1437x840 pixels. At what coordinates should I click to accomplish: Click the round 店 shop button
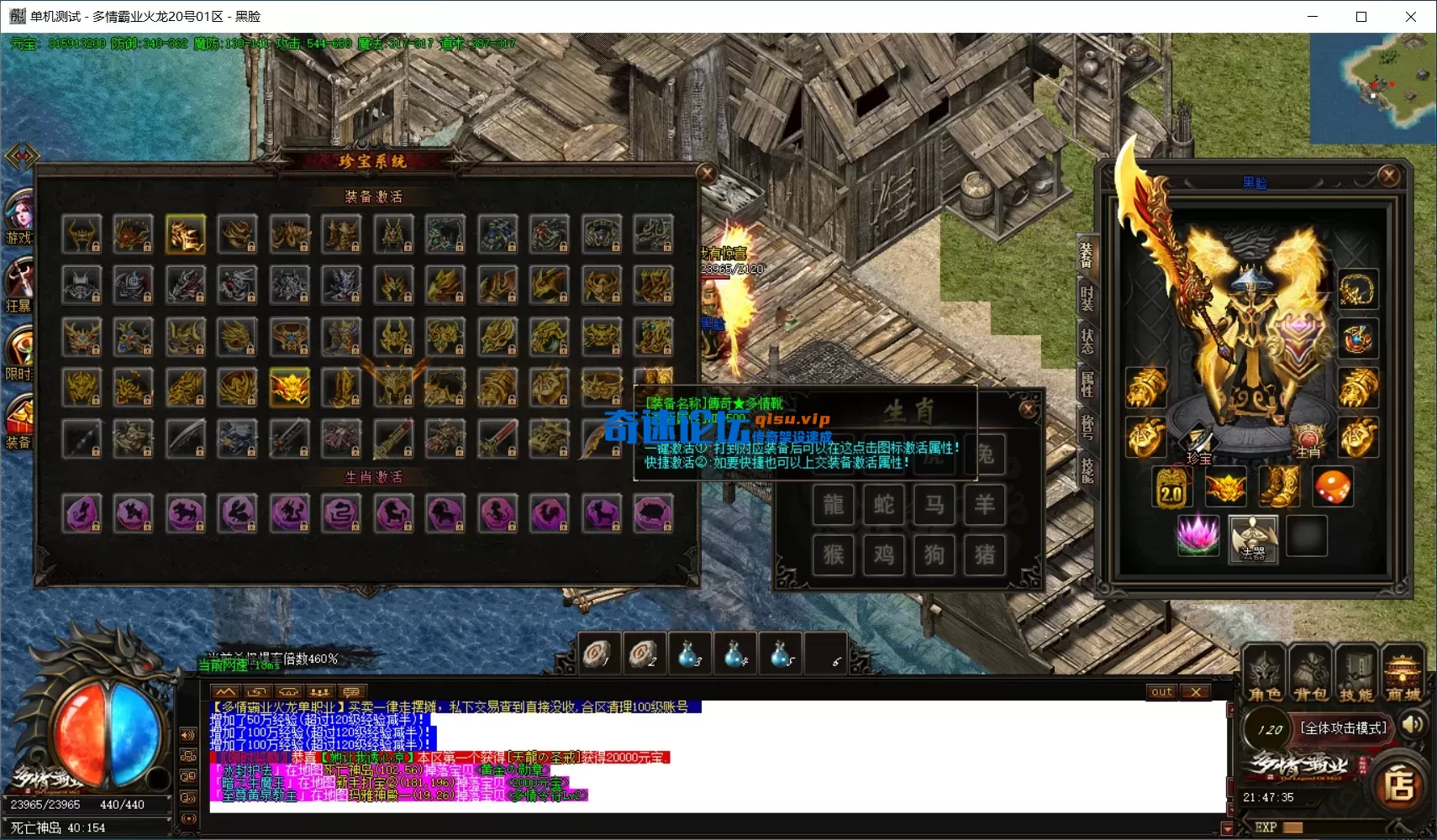click(x=1399, y=786)
